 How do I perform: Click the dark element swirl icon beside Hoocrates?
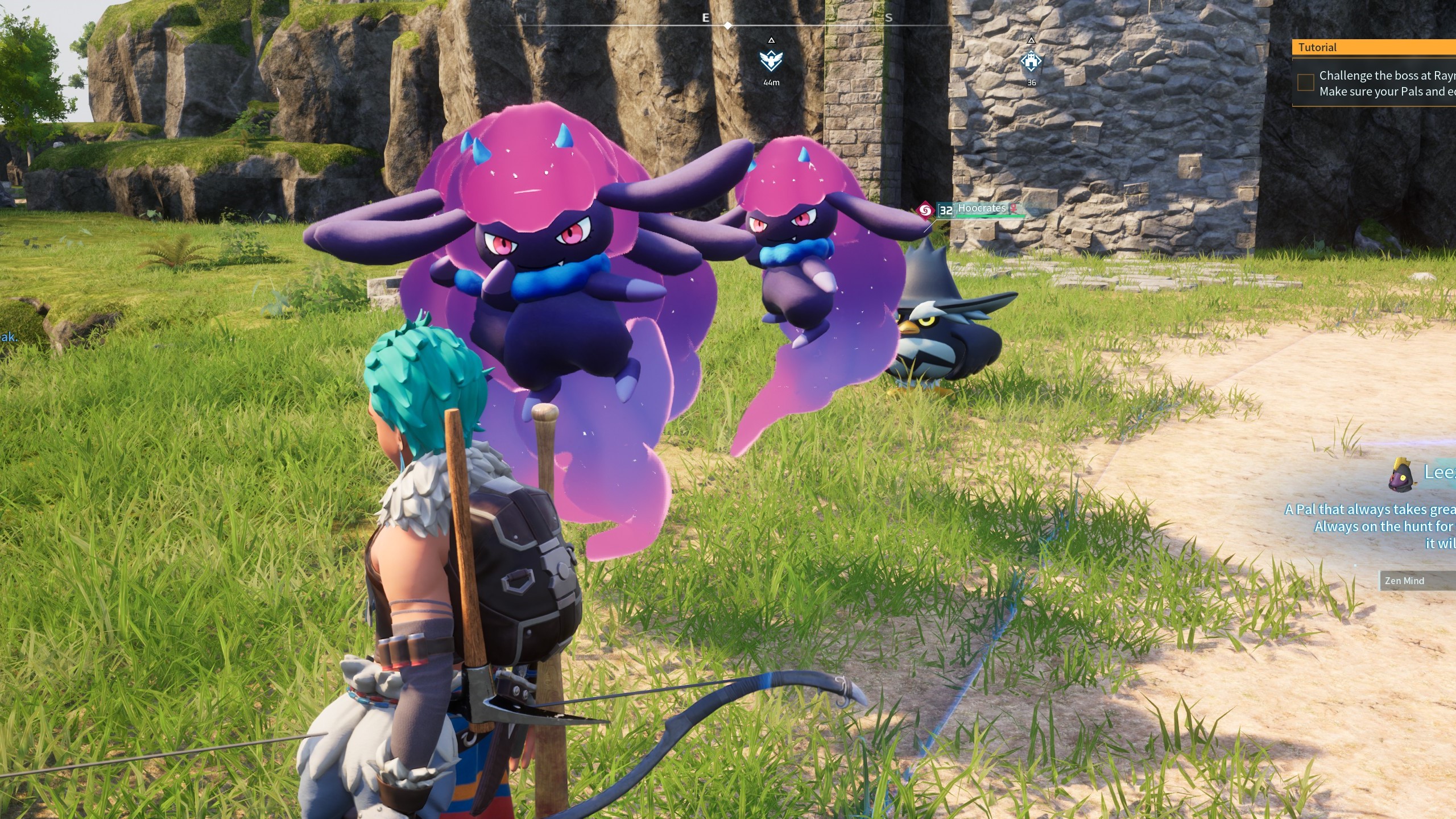(925, 210)
